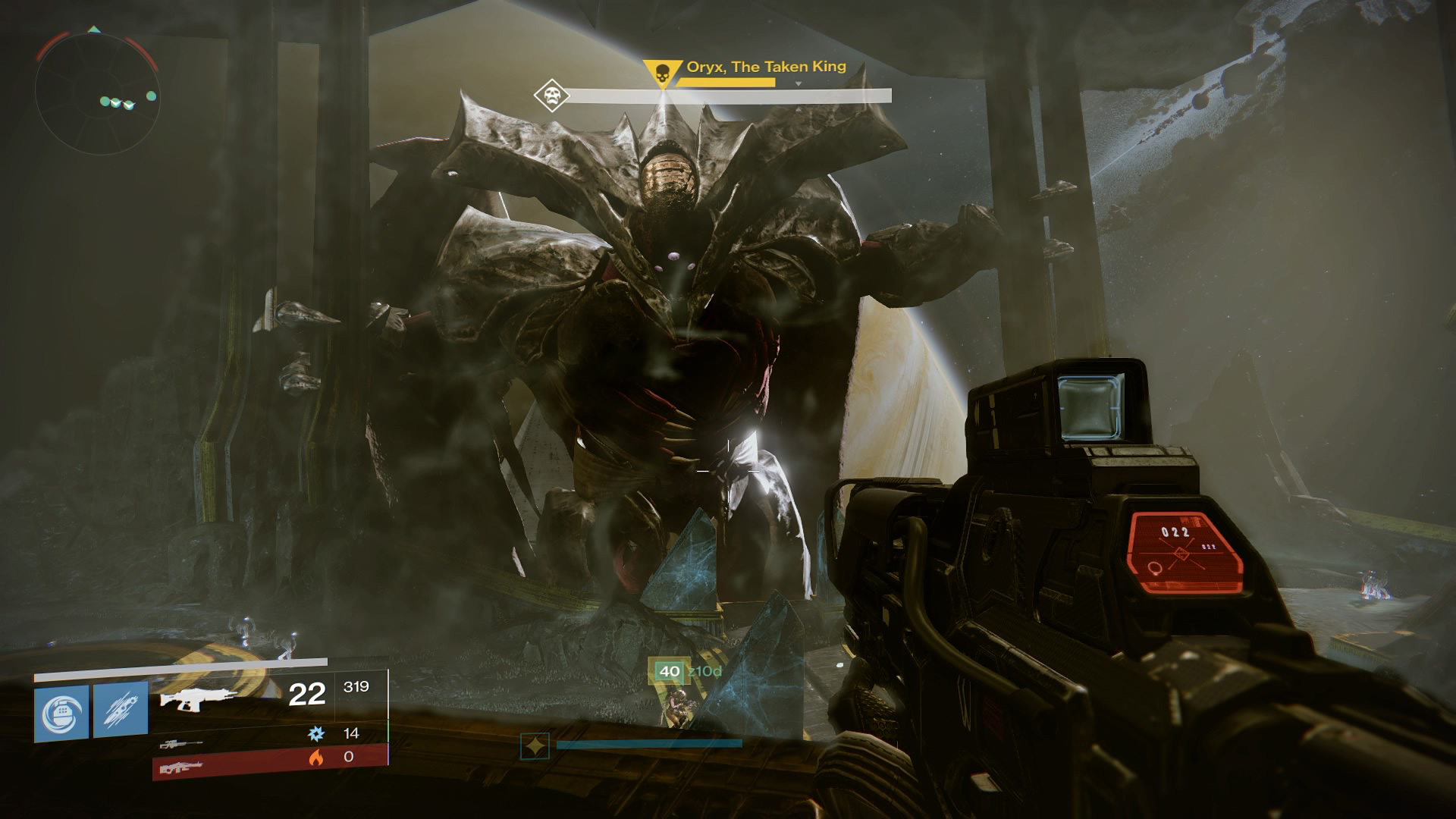Click the white skull diamond boss icon
This screenshot has width=1456, height=819.
551,96
